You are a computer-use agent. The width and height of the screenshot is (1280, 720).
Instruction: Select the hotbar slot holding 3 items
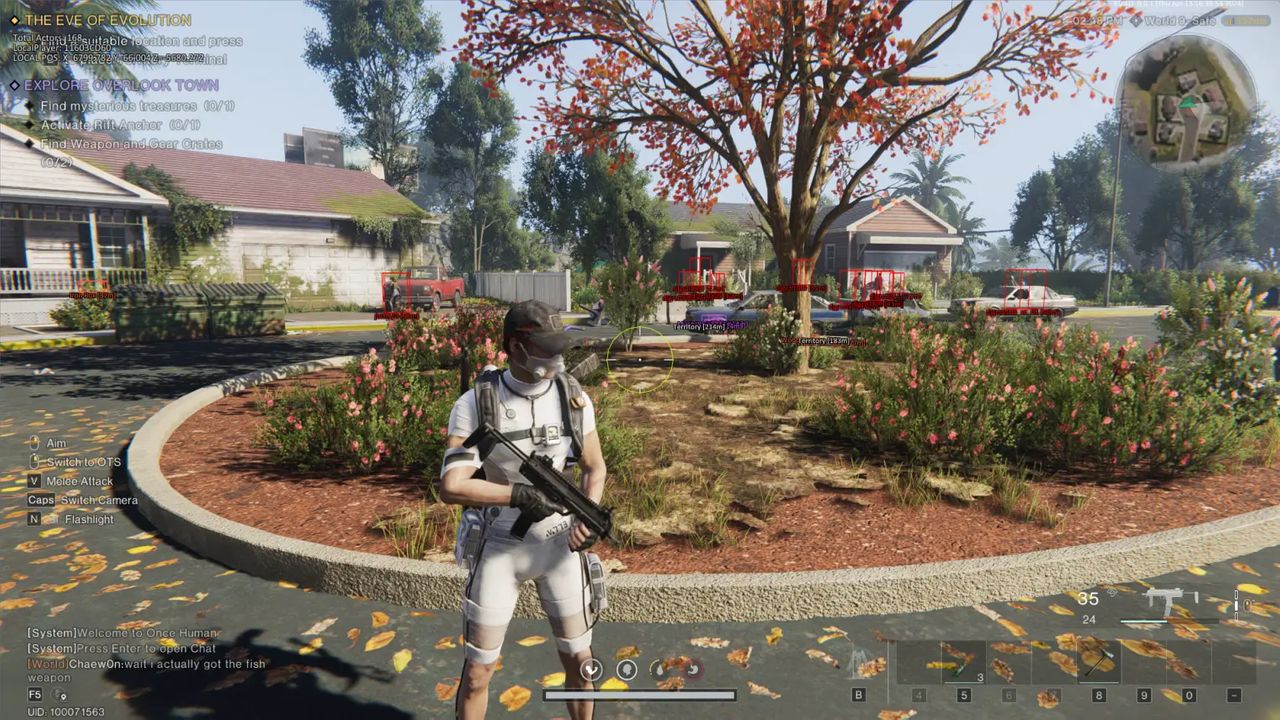[x=964, y=661]
